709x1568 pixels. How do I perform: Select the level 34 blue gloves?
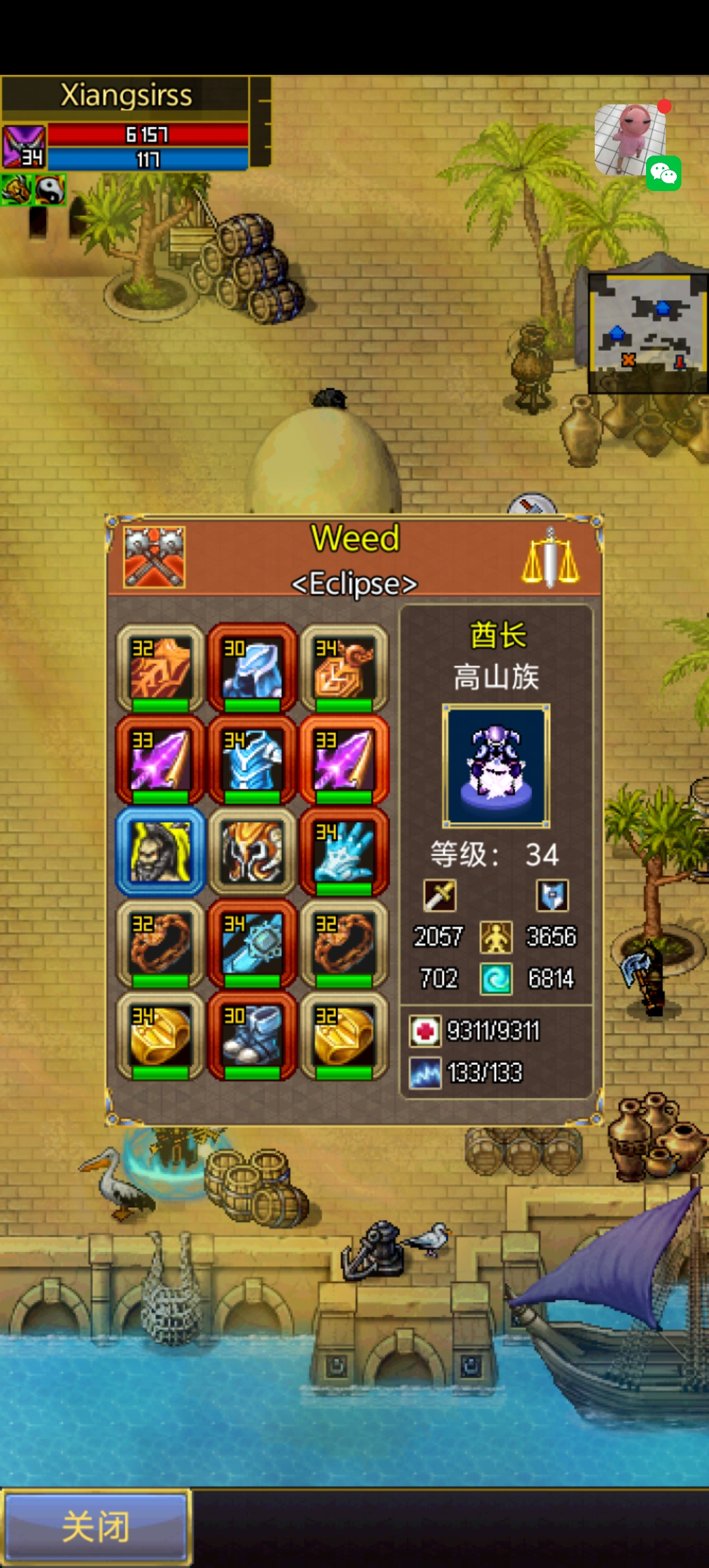344,852
